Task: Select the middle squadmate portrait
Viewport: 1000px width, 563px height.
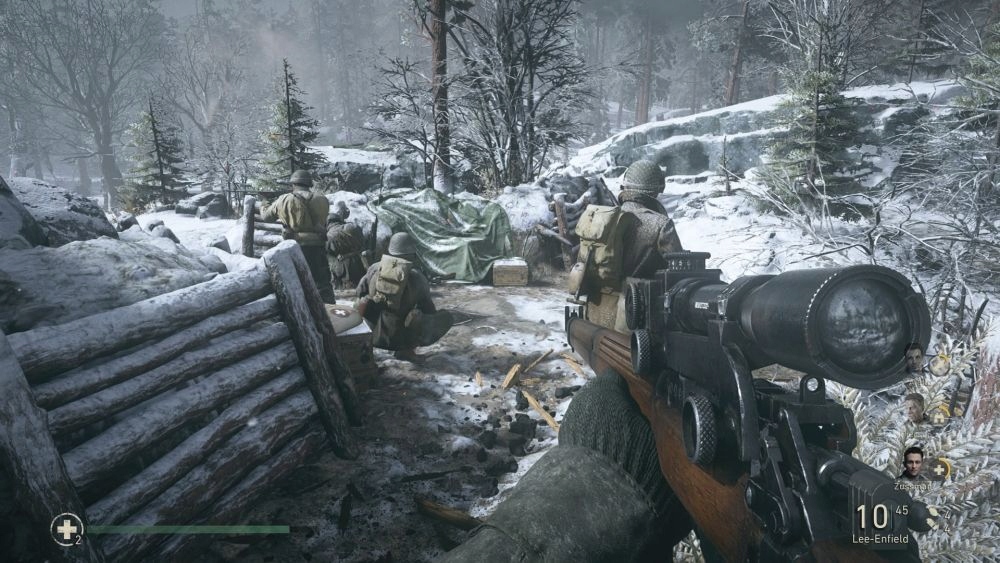Action: pos(914,406)
